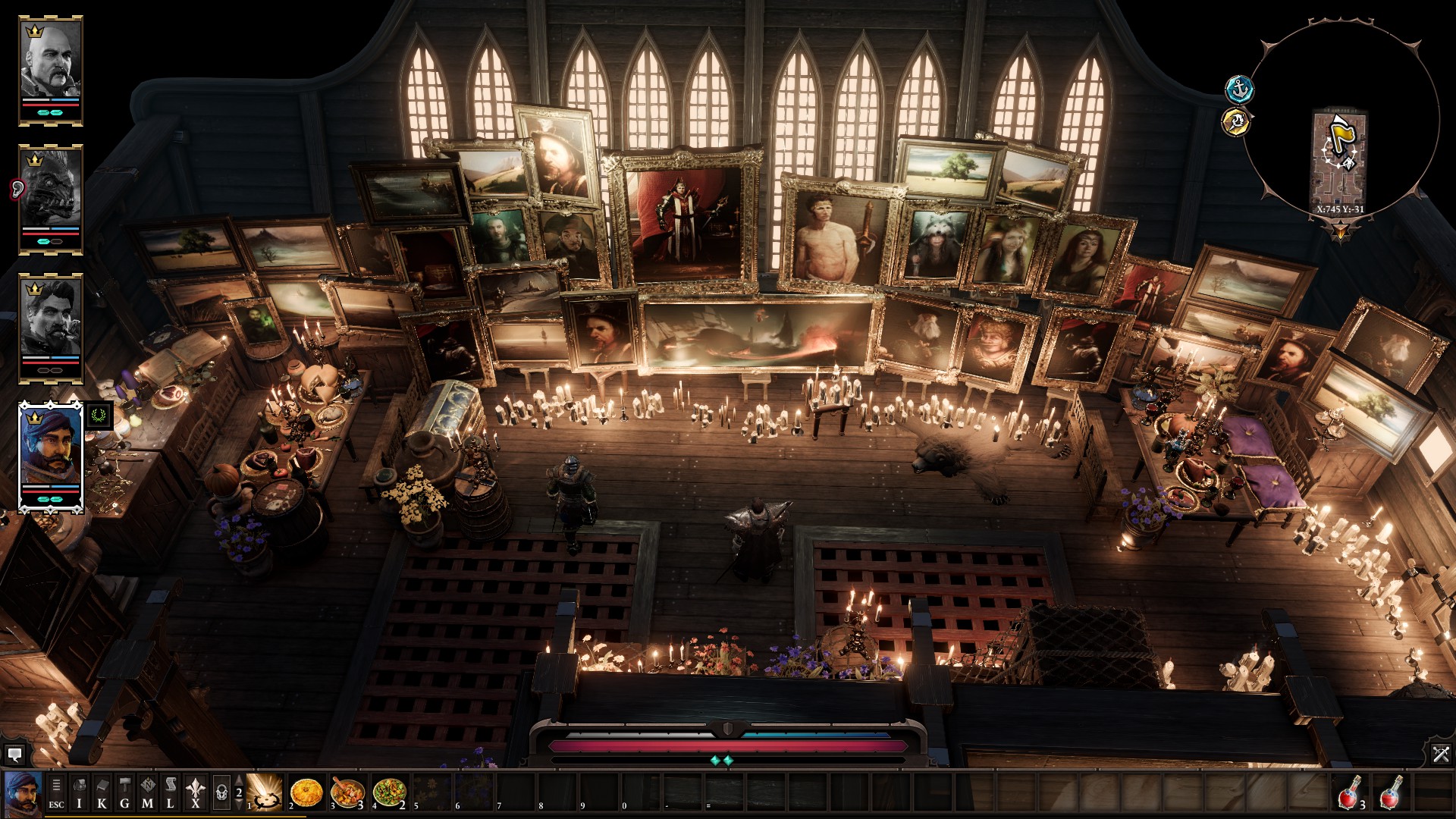The image size is (1456, 819).
Task: Eat the pie in hotbar slot 2
Action: click(x=306, y=793)
